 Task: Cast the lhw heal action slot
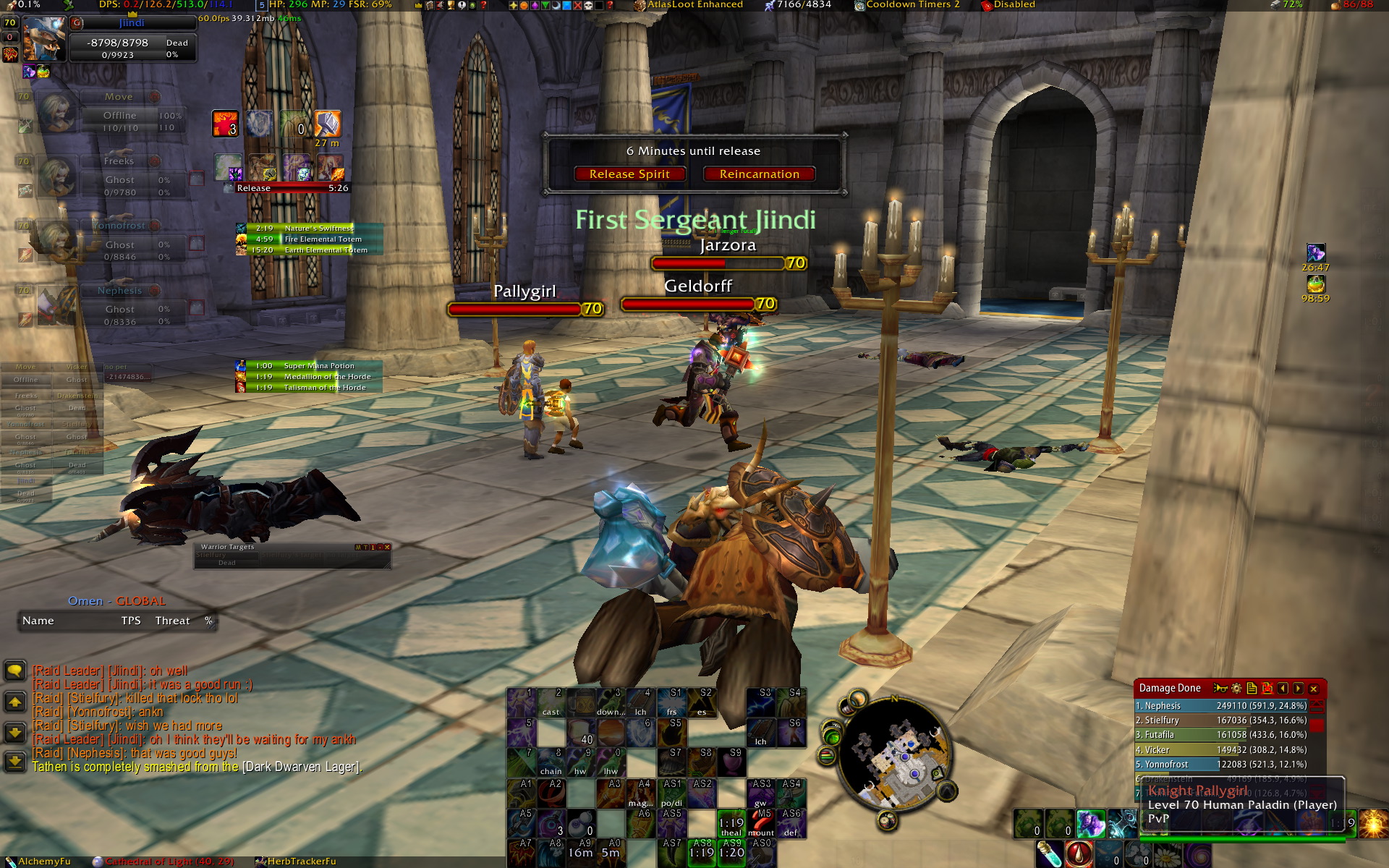point(611,762)
